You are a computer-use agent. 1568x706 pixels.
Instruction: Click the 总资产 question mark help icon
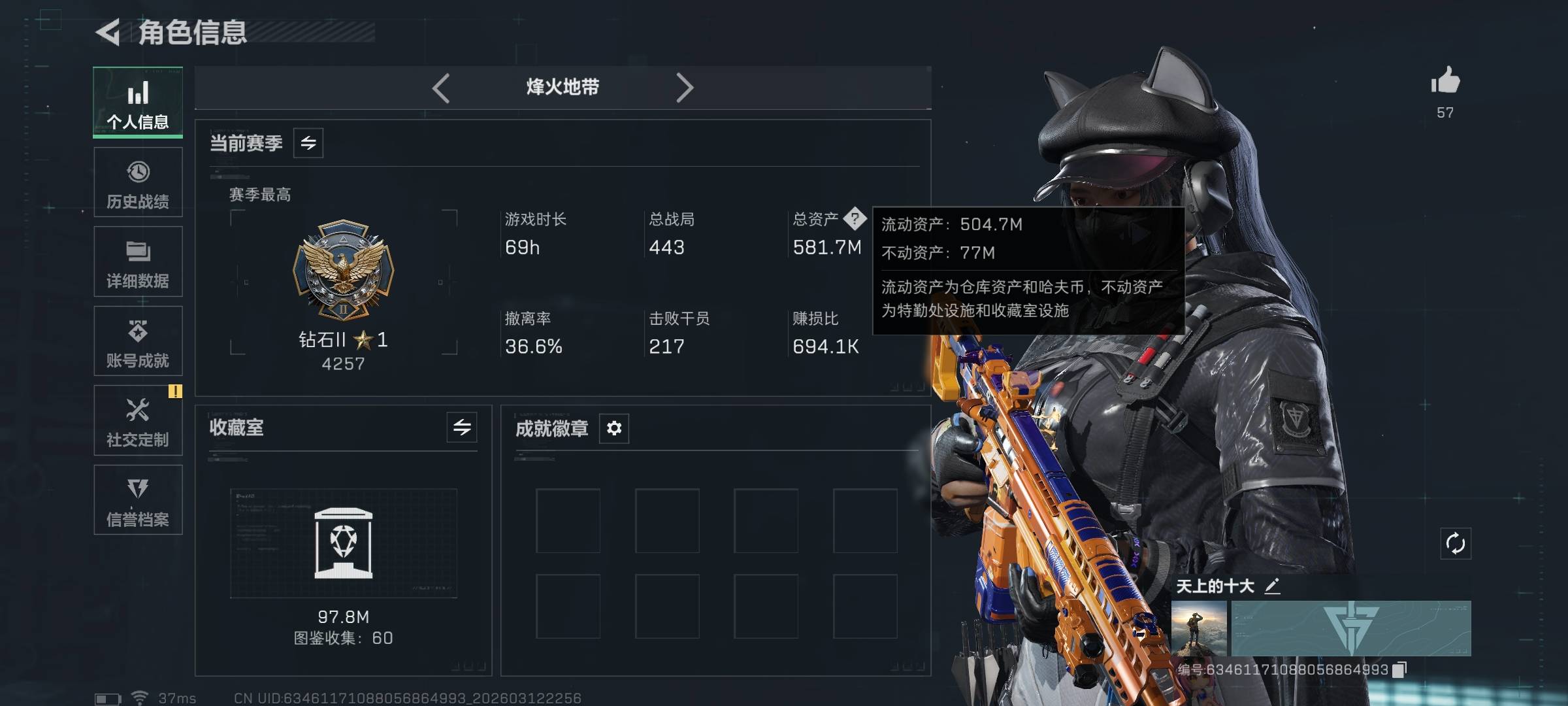click(x=855, y=218)
